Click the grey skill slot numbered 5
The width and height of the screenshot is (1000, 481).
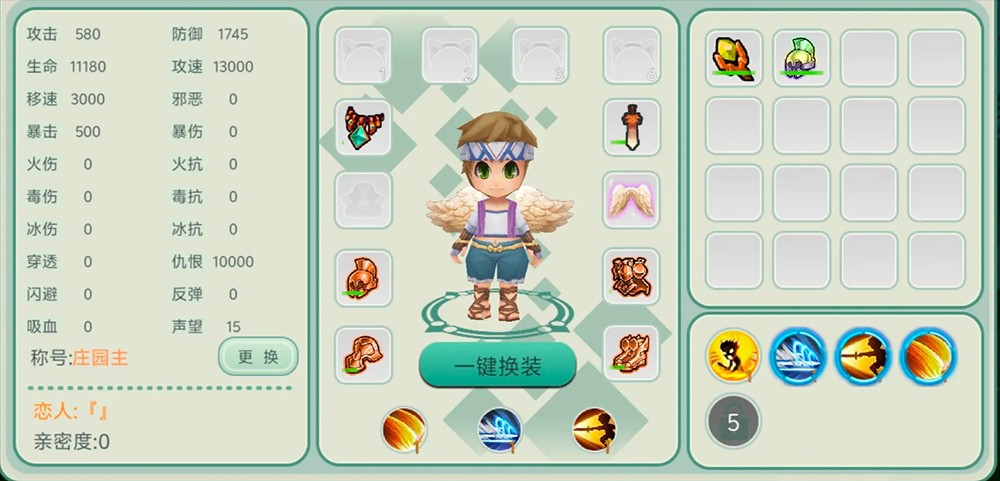pos(733,421)
